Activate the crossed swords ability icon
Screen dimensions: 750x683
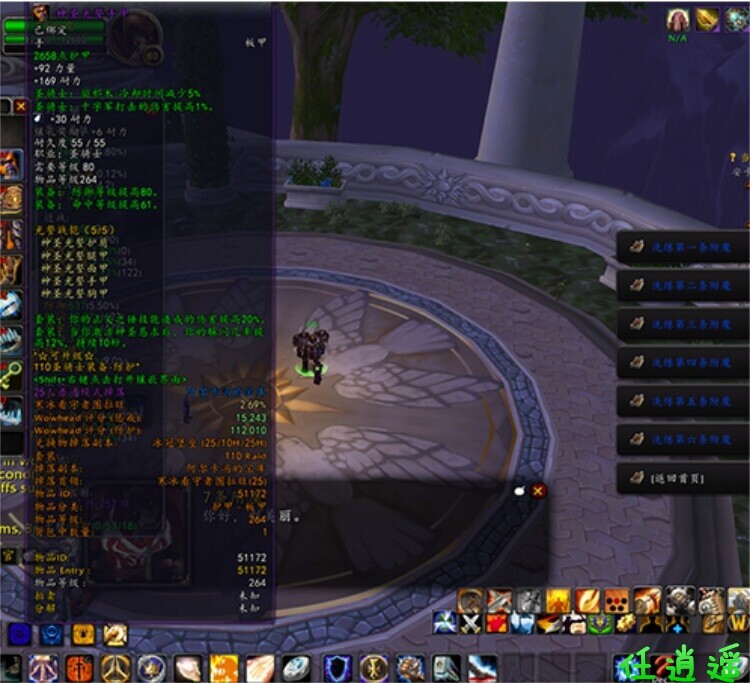(x=472, y=623)
